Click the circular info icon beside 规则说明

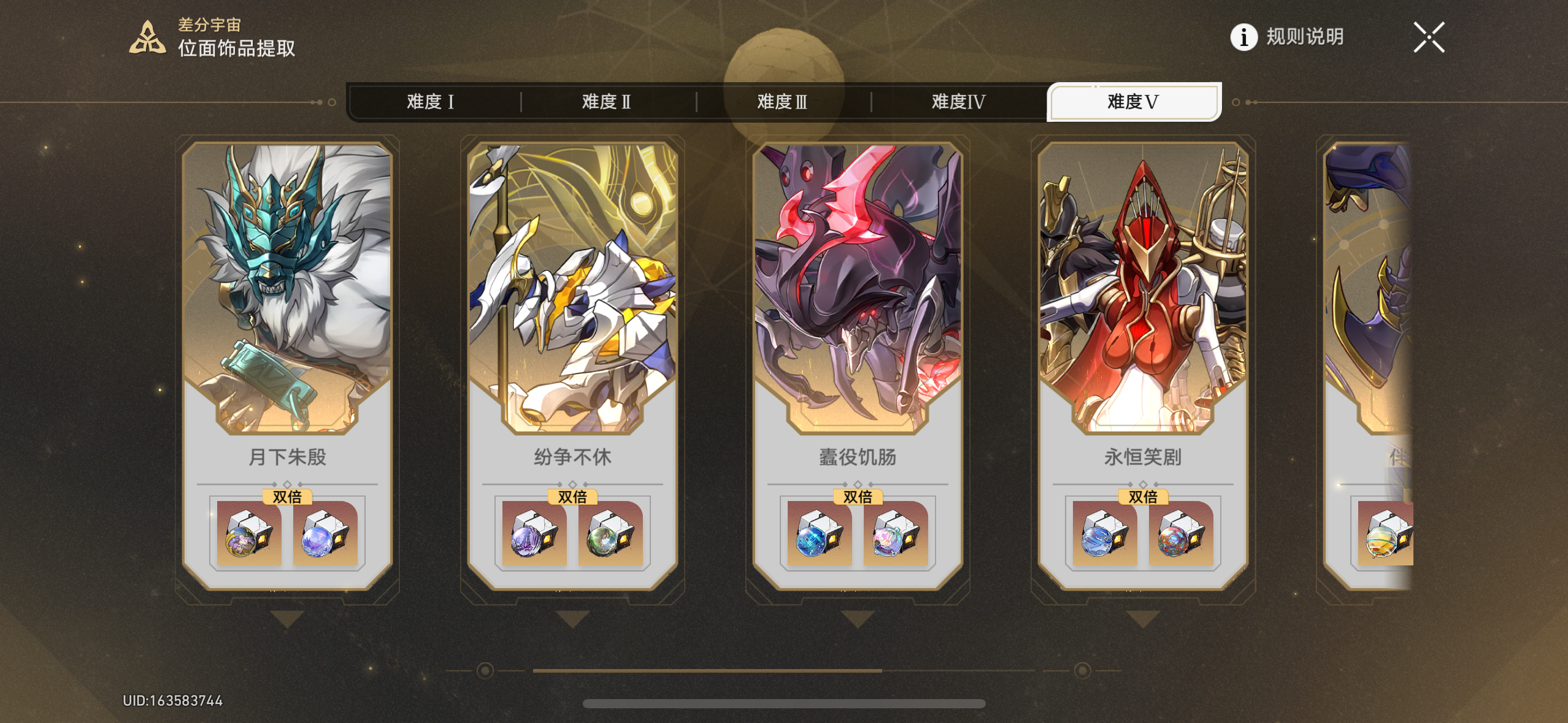pos(1243,38)
